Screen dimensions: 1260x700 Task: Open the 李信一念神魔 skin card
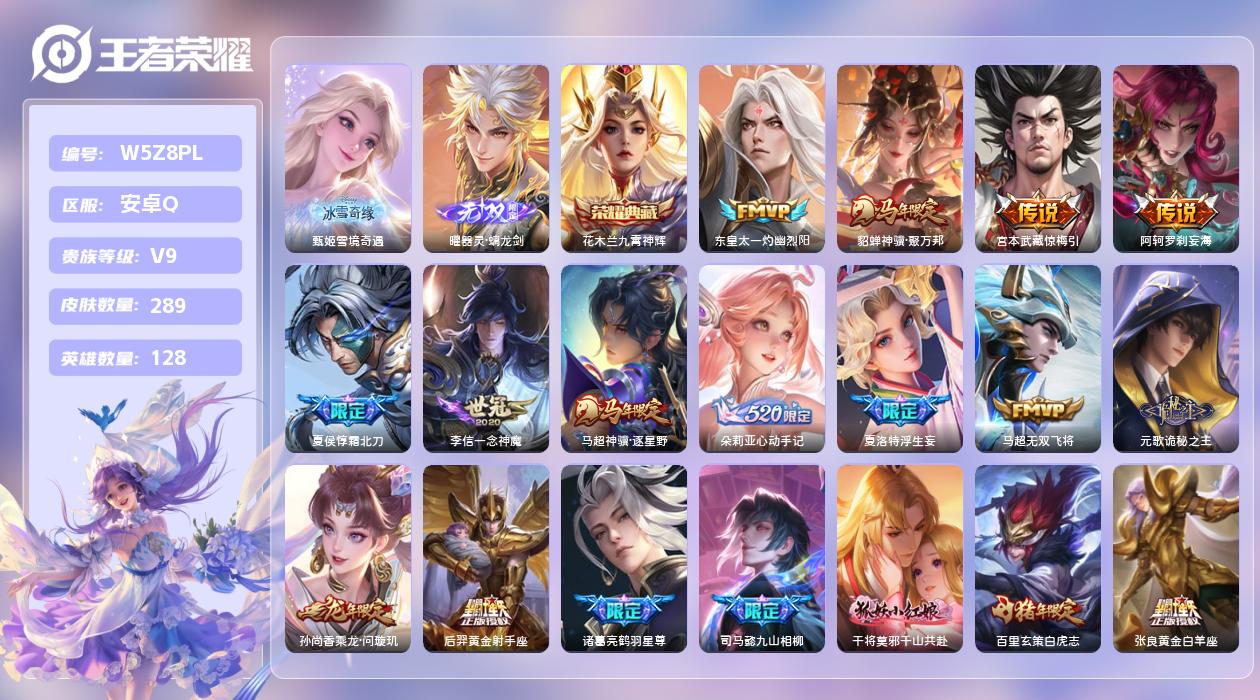pyautogui.click(x=486, y=358)
